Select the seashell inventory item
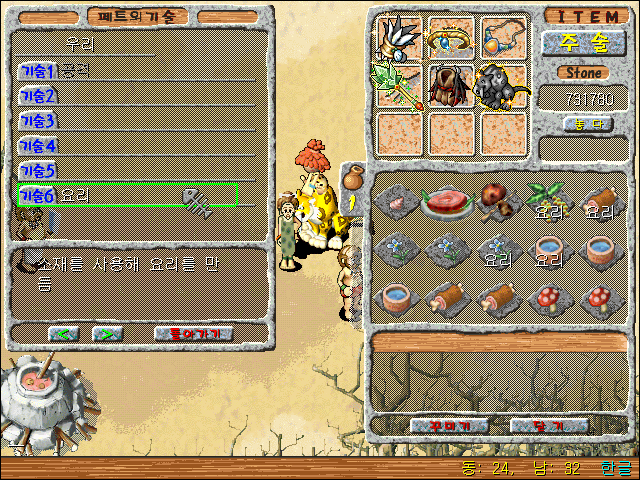This screenshot has height=480, width=640. (398, 202)
